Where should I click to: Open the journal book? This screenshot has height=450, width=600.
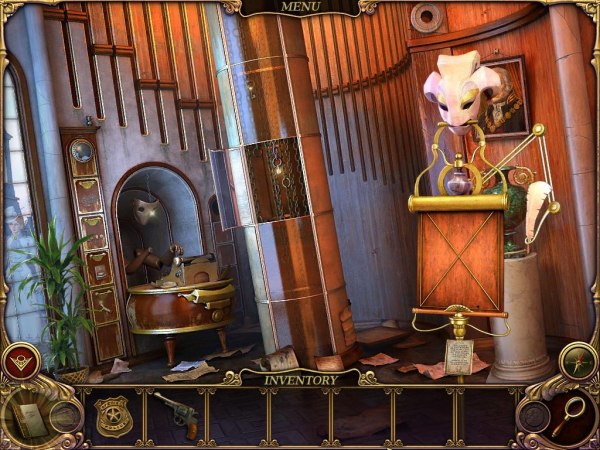click(x=29, y=416)
